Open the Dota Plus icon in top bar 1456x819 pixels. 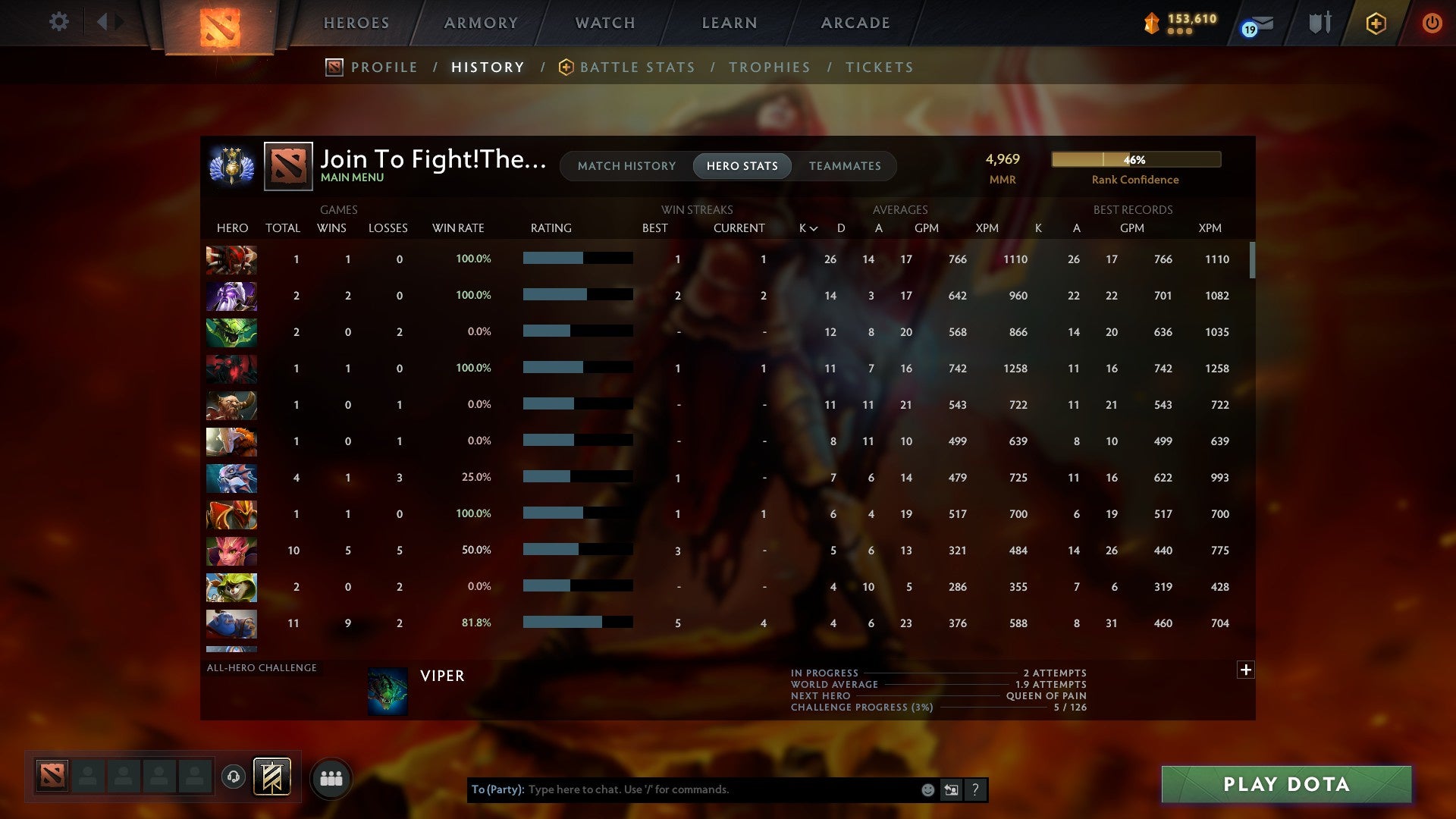[1374, 24]
